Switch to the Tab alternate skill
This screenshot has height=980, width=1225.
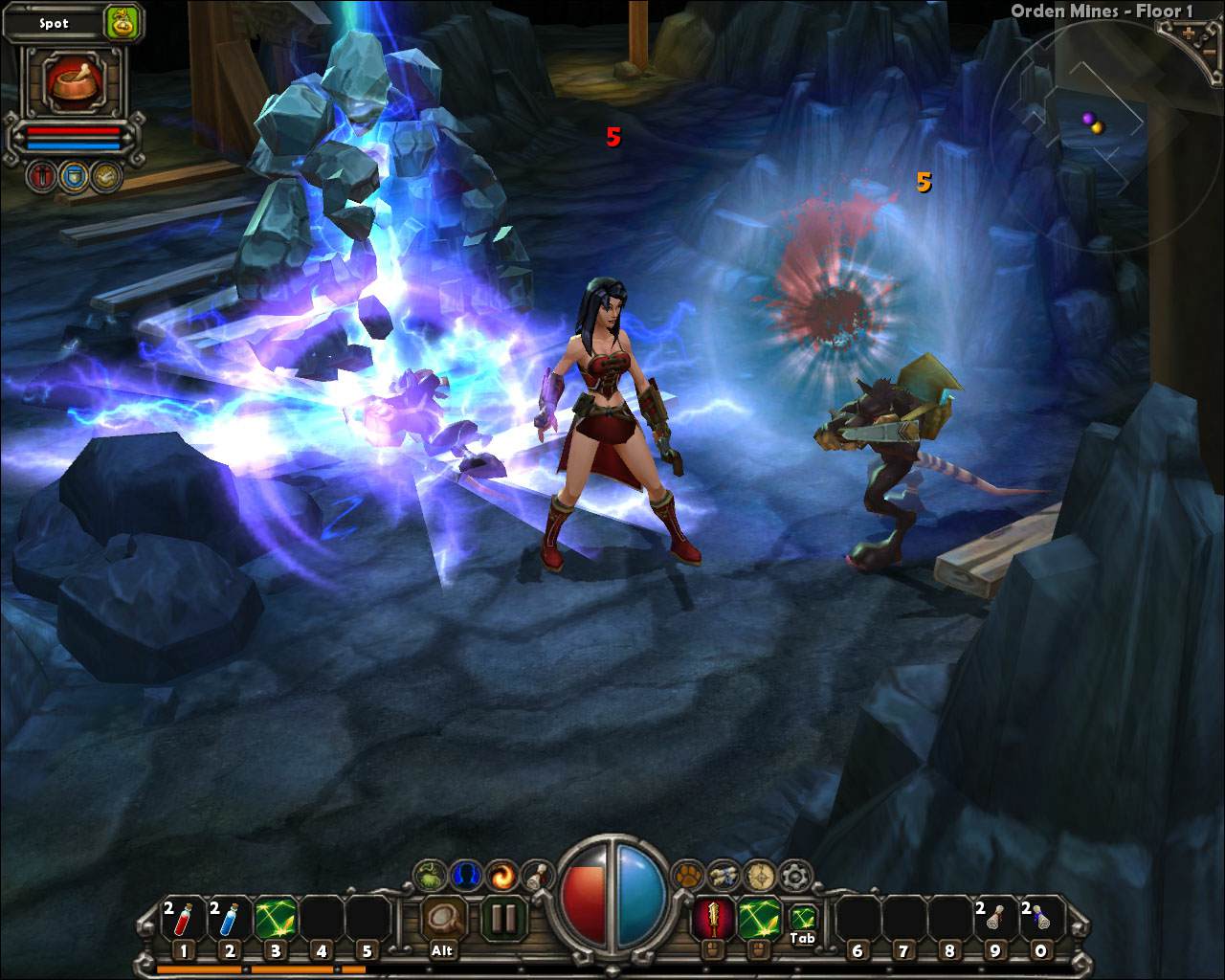pos(804,918)
